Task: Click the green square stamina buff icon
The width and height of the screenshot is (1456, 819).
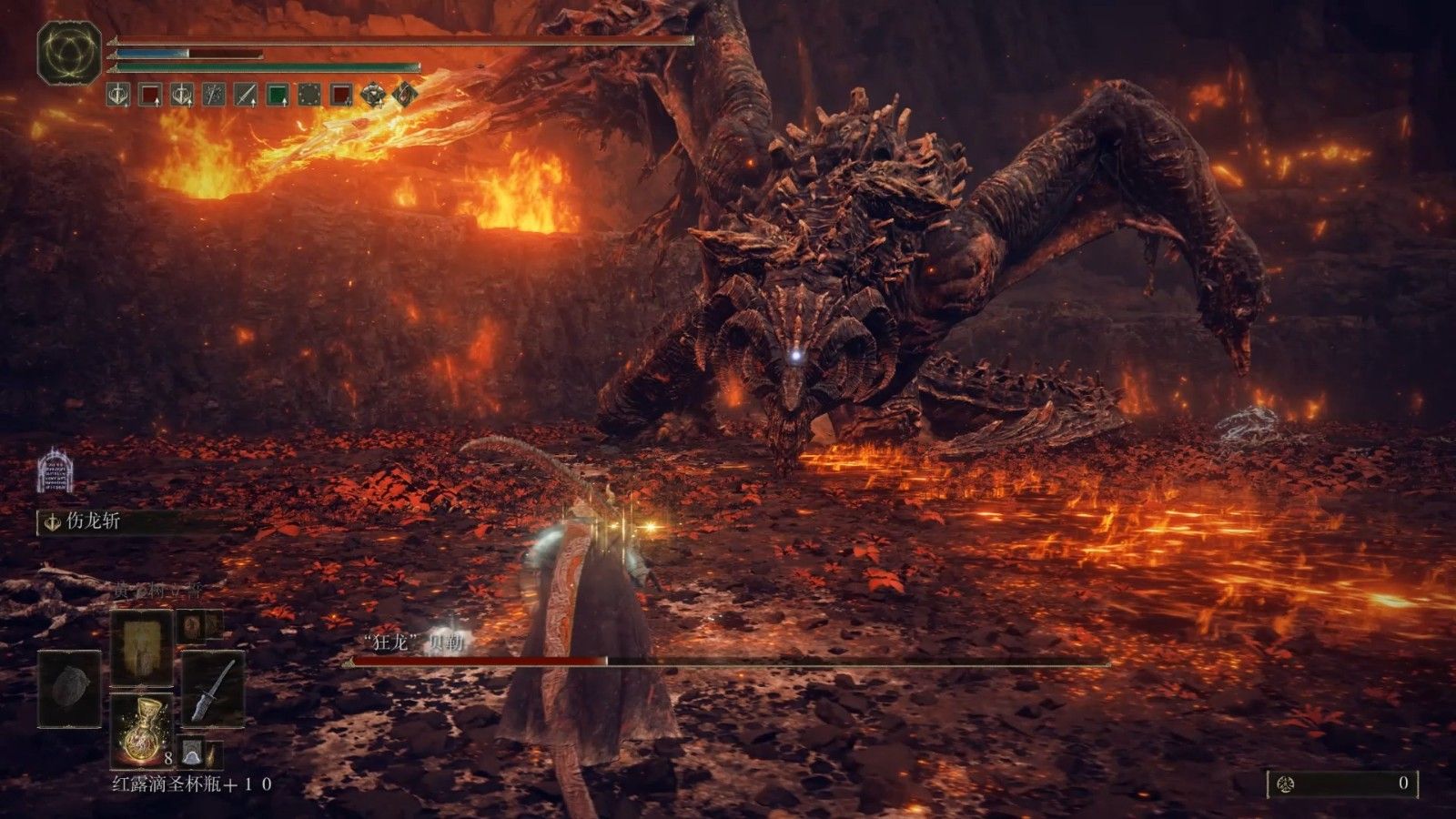Action: (x=278, y=95)
